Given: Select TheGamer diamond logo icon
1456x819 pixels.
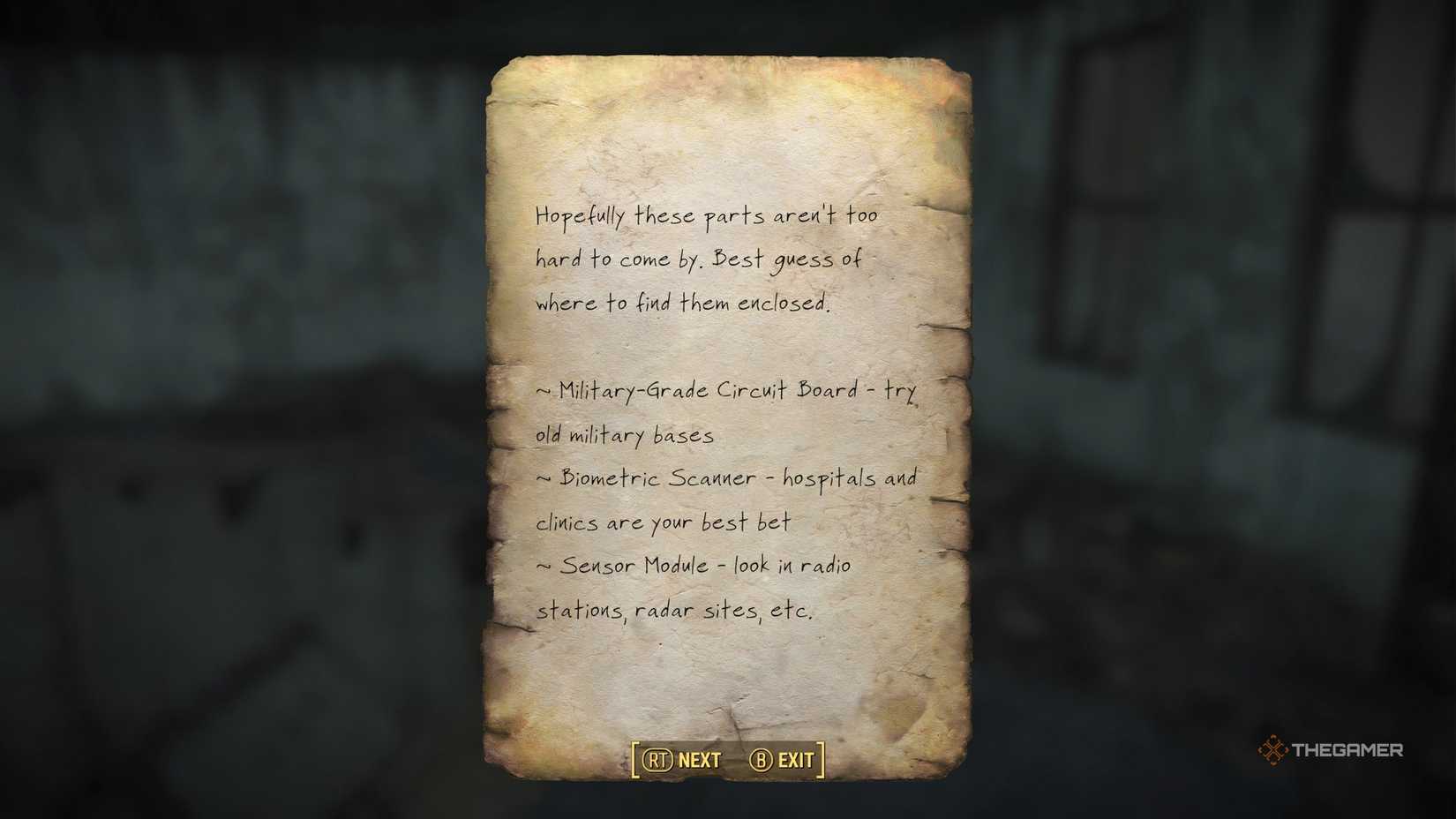Looking at the screenshot, I should coord(1272,750).
